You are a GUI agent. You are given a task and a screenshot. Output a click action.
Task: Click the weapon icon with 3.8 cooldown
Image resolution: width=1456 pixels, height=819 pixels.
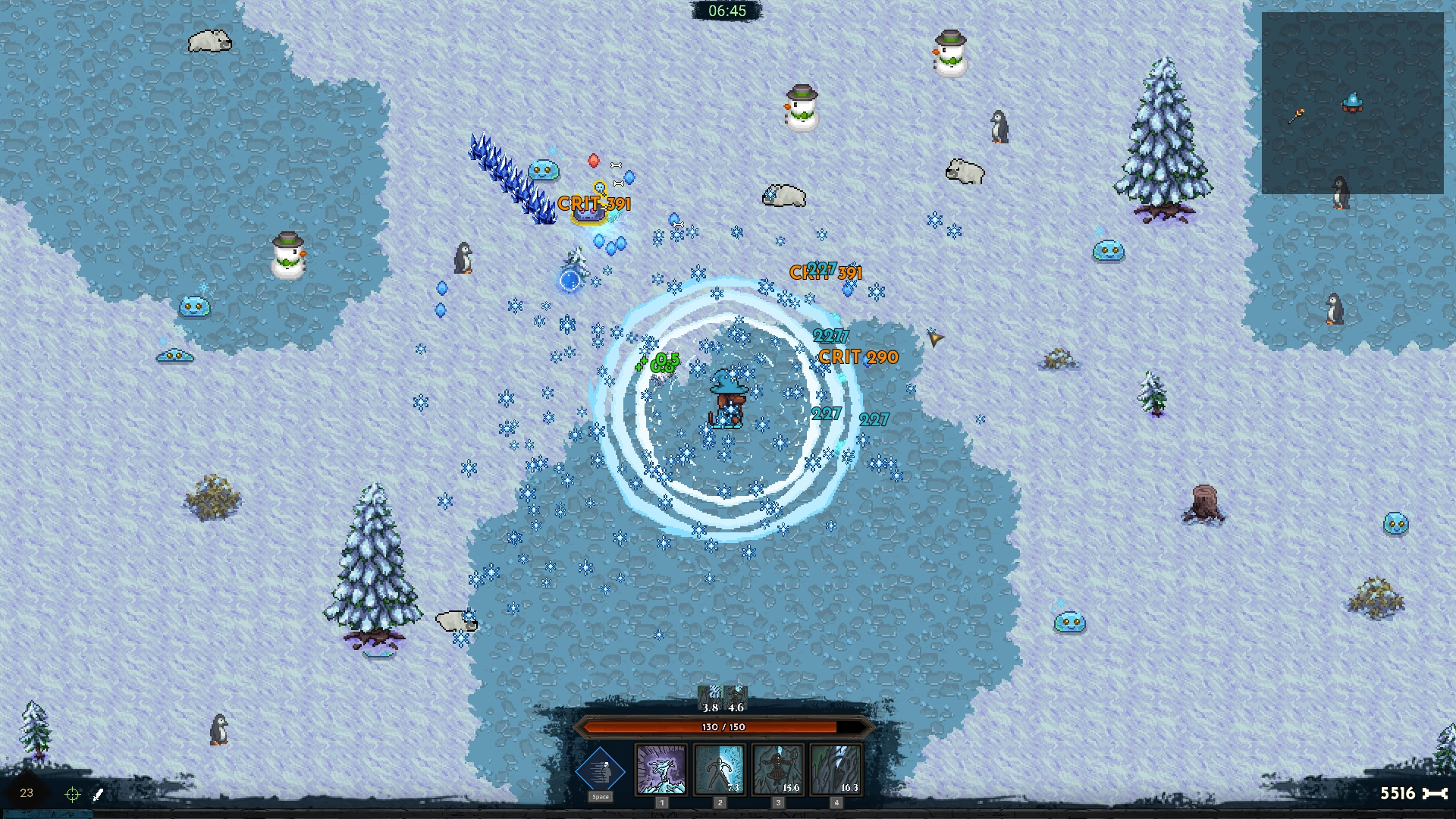coord(708,695)
